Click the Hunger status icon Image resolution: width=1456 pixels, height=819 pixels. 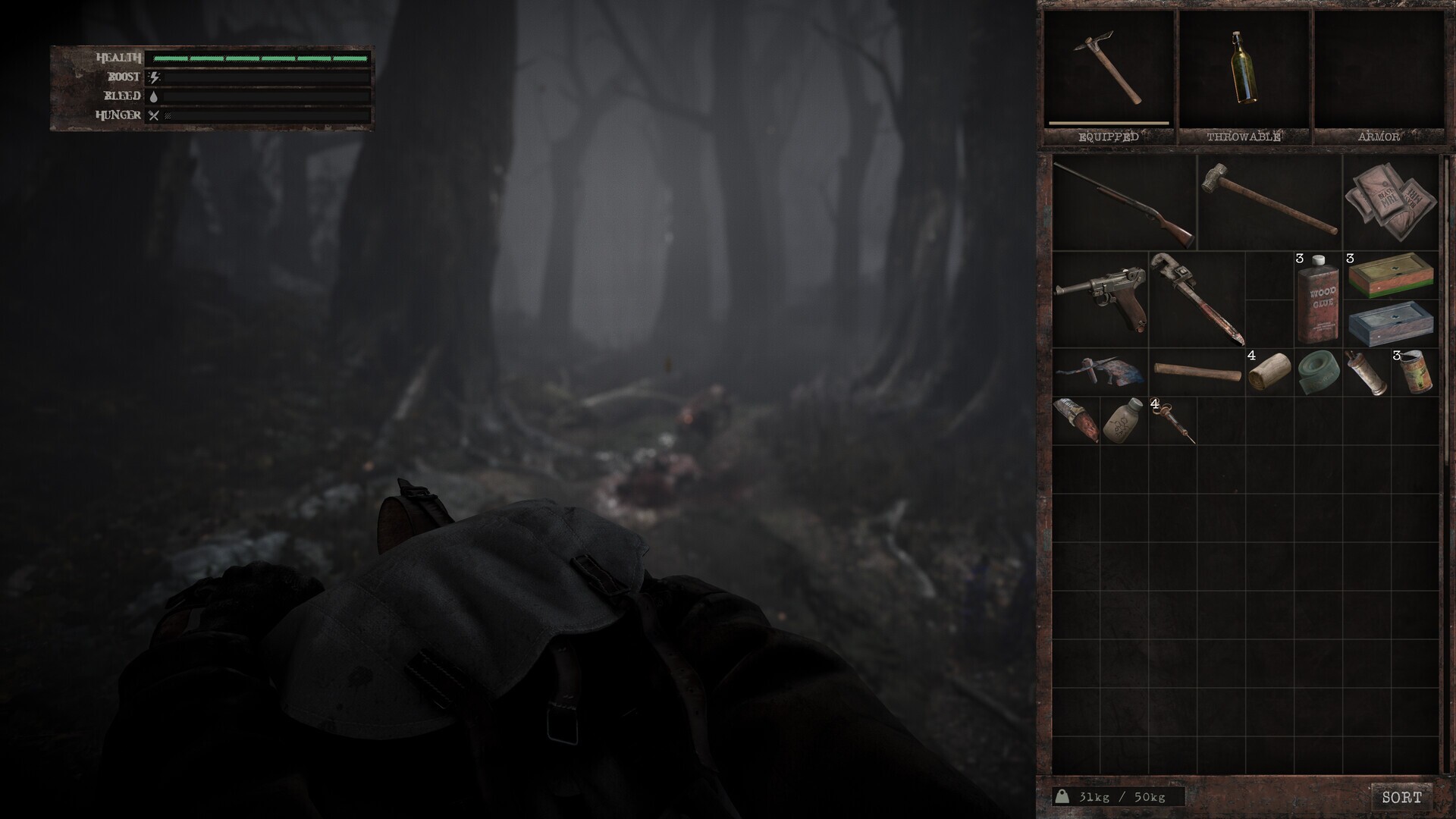(x=155, y=115)
